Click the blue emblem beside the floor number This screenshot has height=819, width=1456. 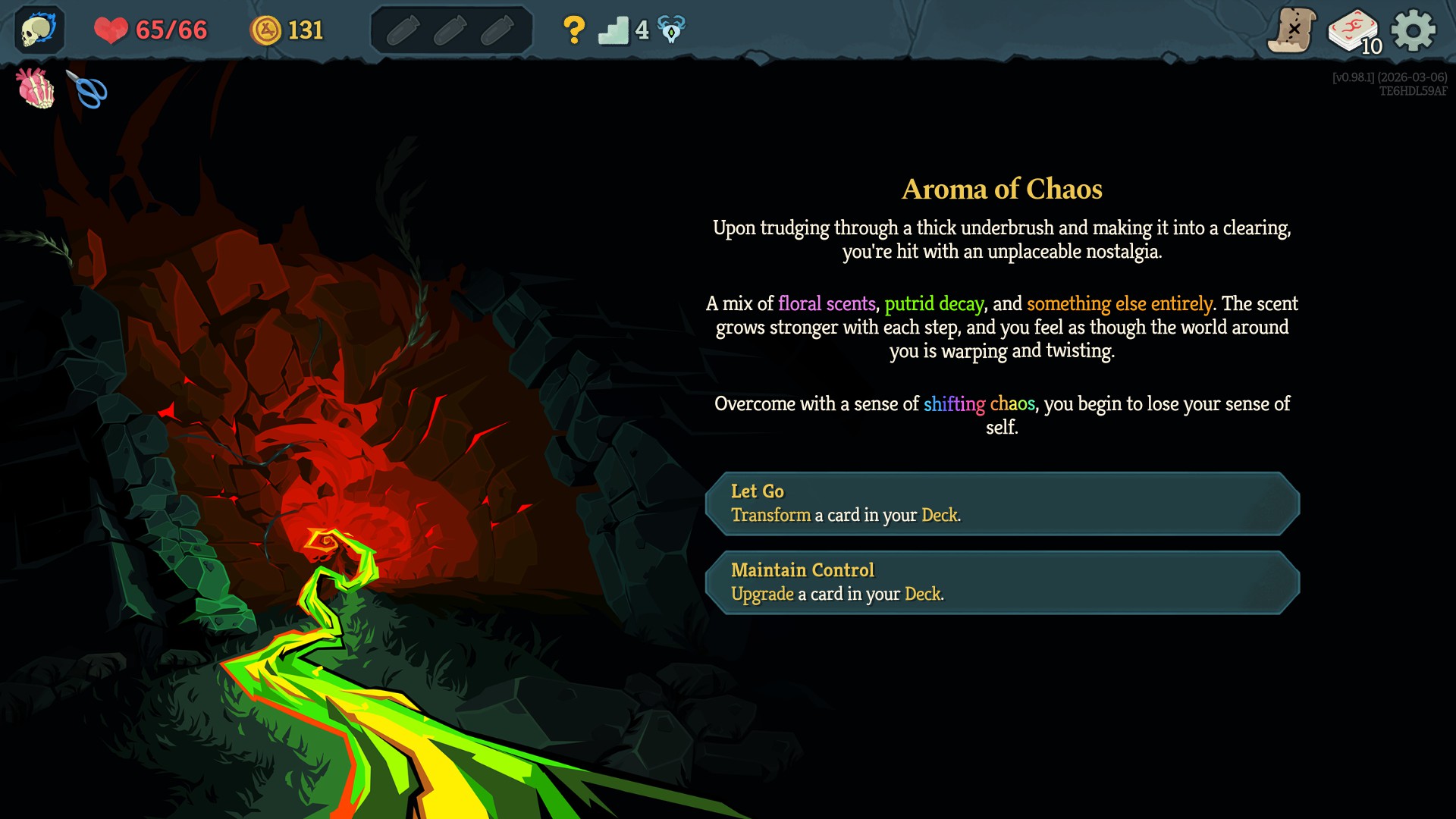[670, 30]
